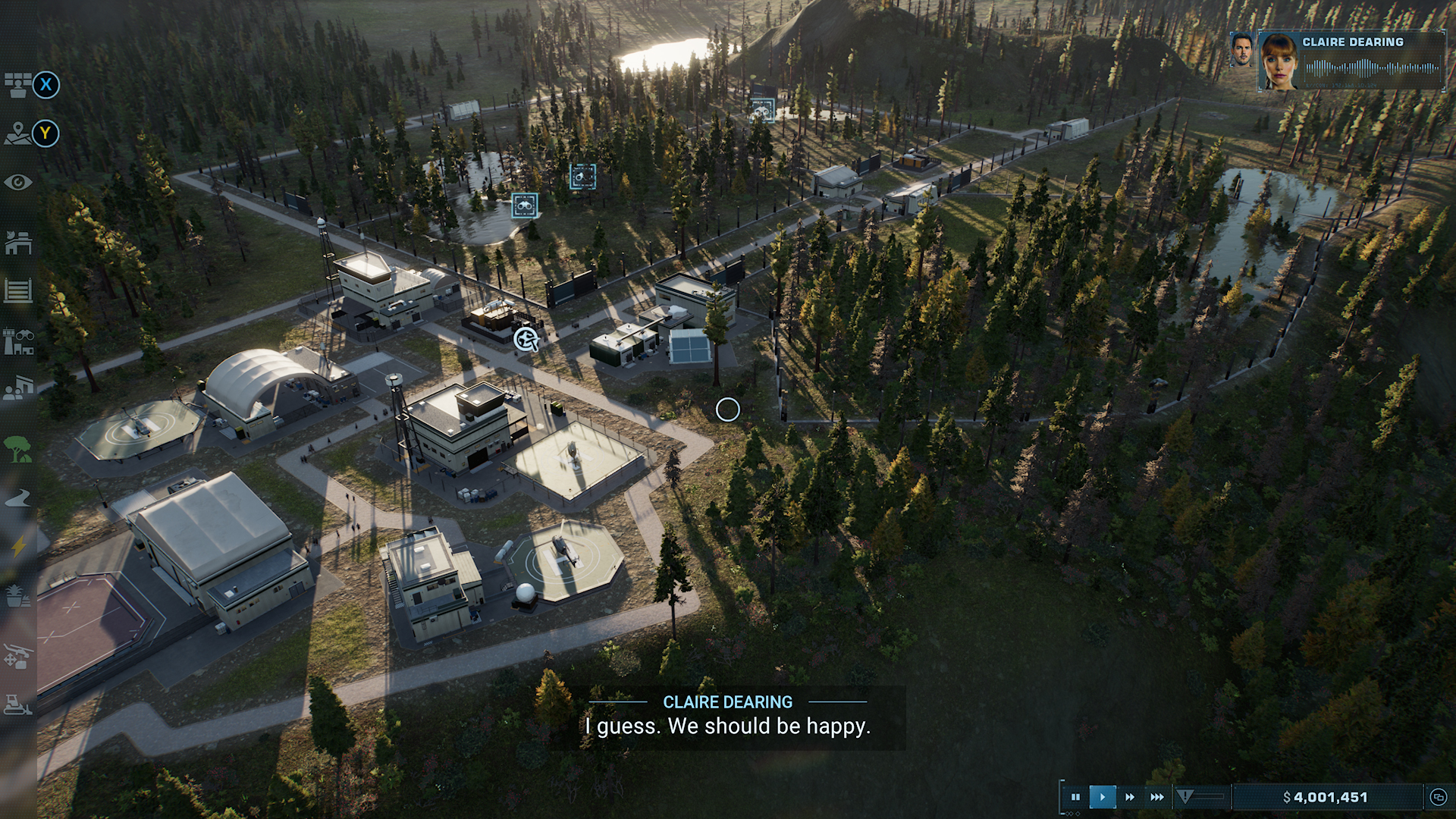Select the green tree environment tool
Image resolution: width=1456 pixels, height=819 pixels.
[18, 449]
